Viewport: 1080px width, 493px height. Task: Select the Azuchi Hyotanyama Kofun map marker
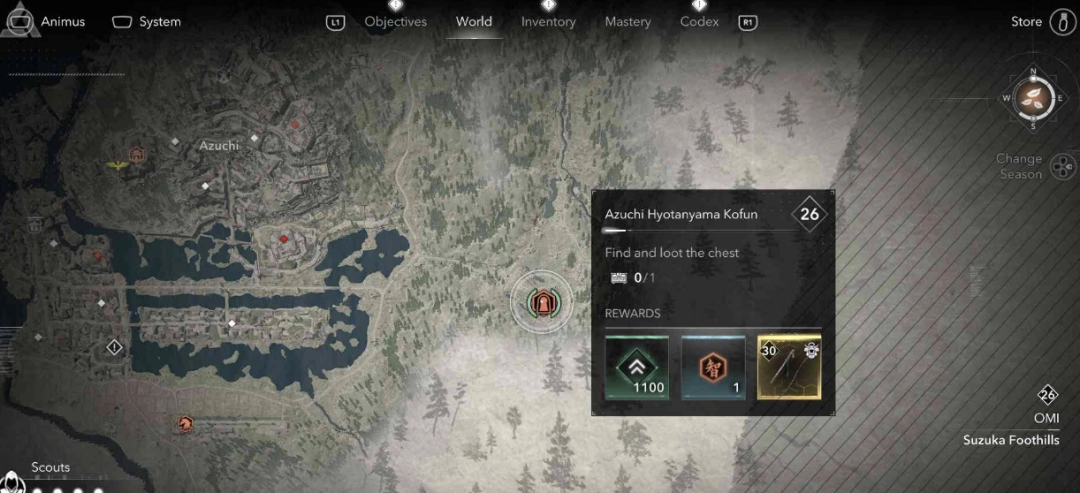point(542,302)
